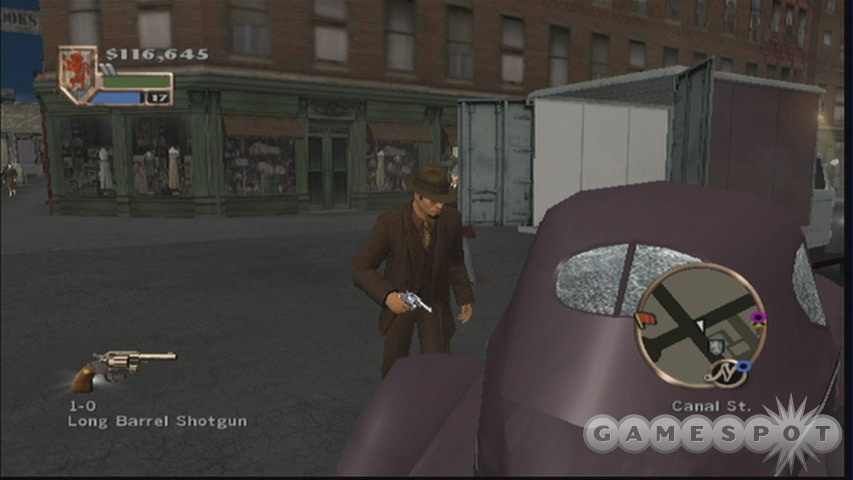Click the shield marker on the minimap

pyautogui.click(x=717, y=346)
